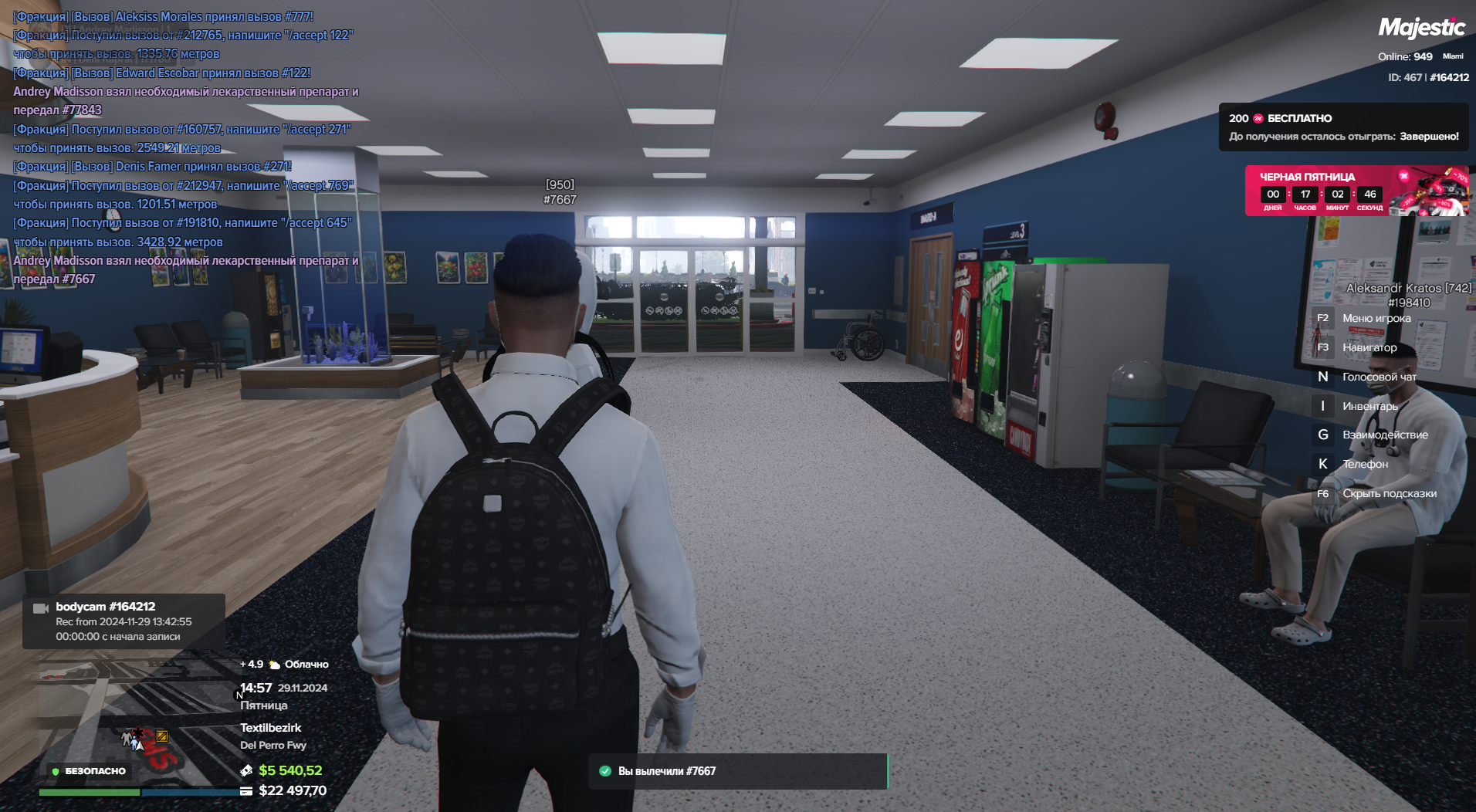Click the bodycam recording panel
The width and height of the screenshot is (1476, 812).
click(124, 621)
